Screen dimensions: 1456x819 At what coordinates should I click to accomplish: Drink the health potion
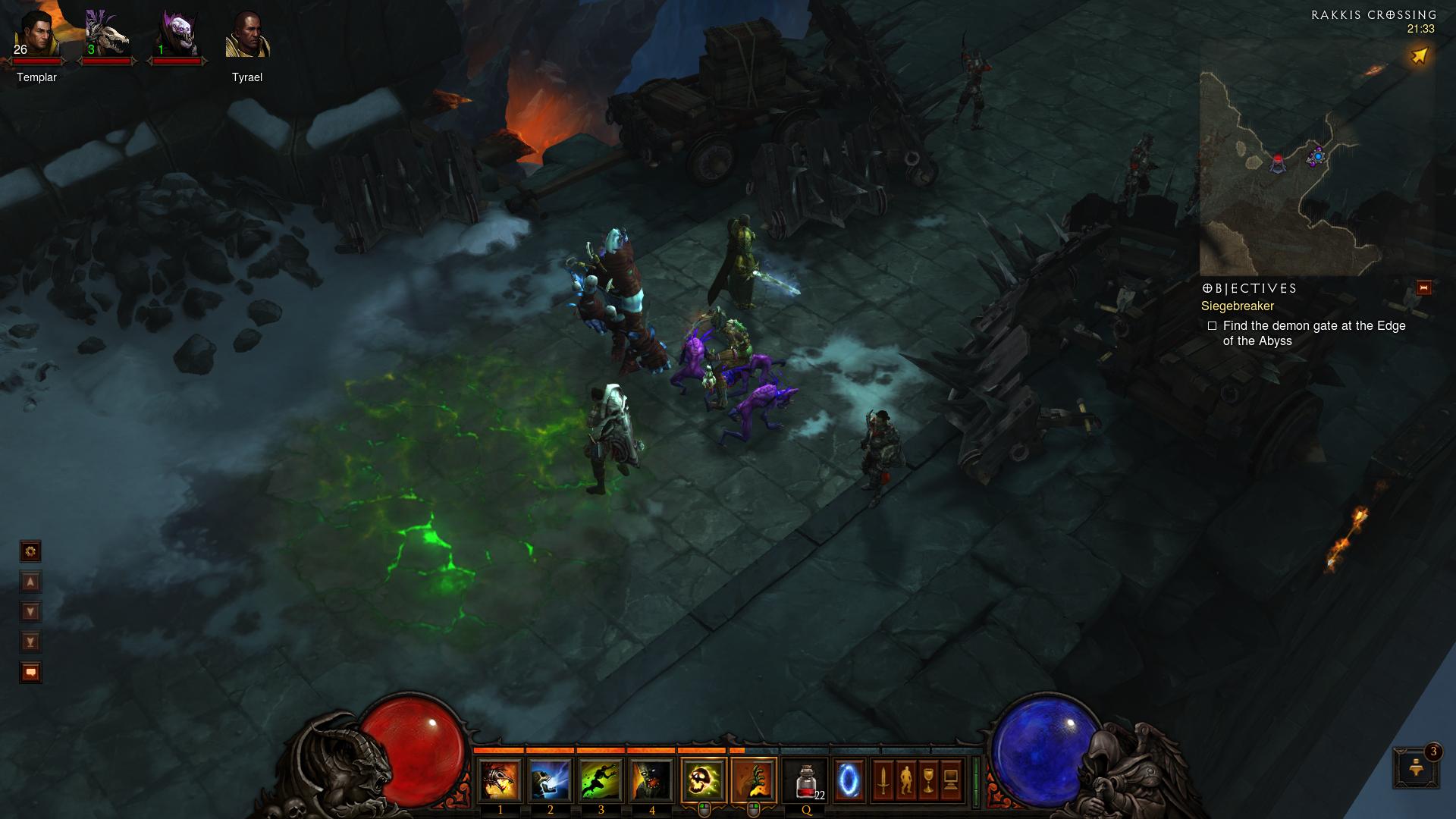pyautogui.click(x=806, y=781)
